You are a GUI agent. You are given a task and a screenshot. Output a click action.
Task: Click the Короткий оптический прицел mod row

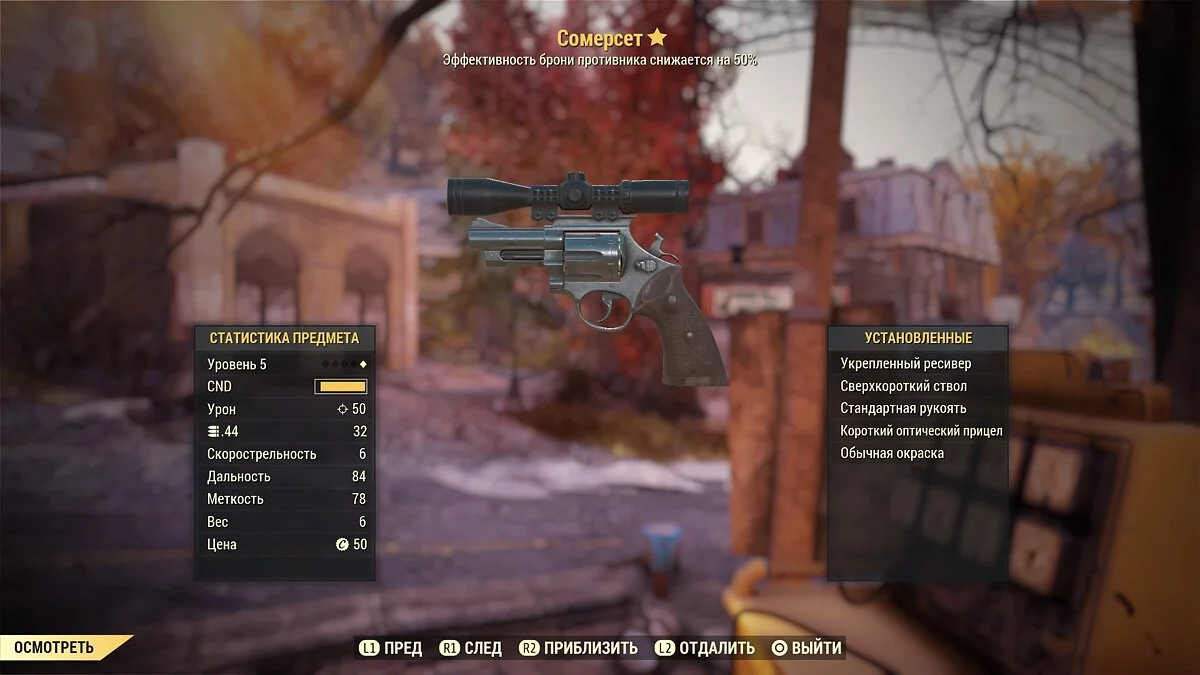click(x=920, y=431)
